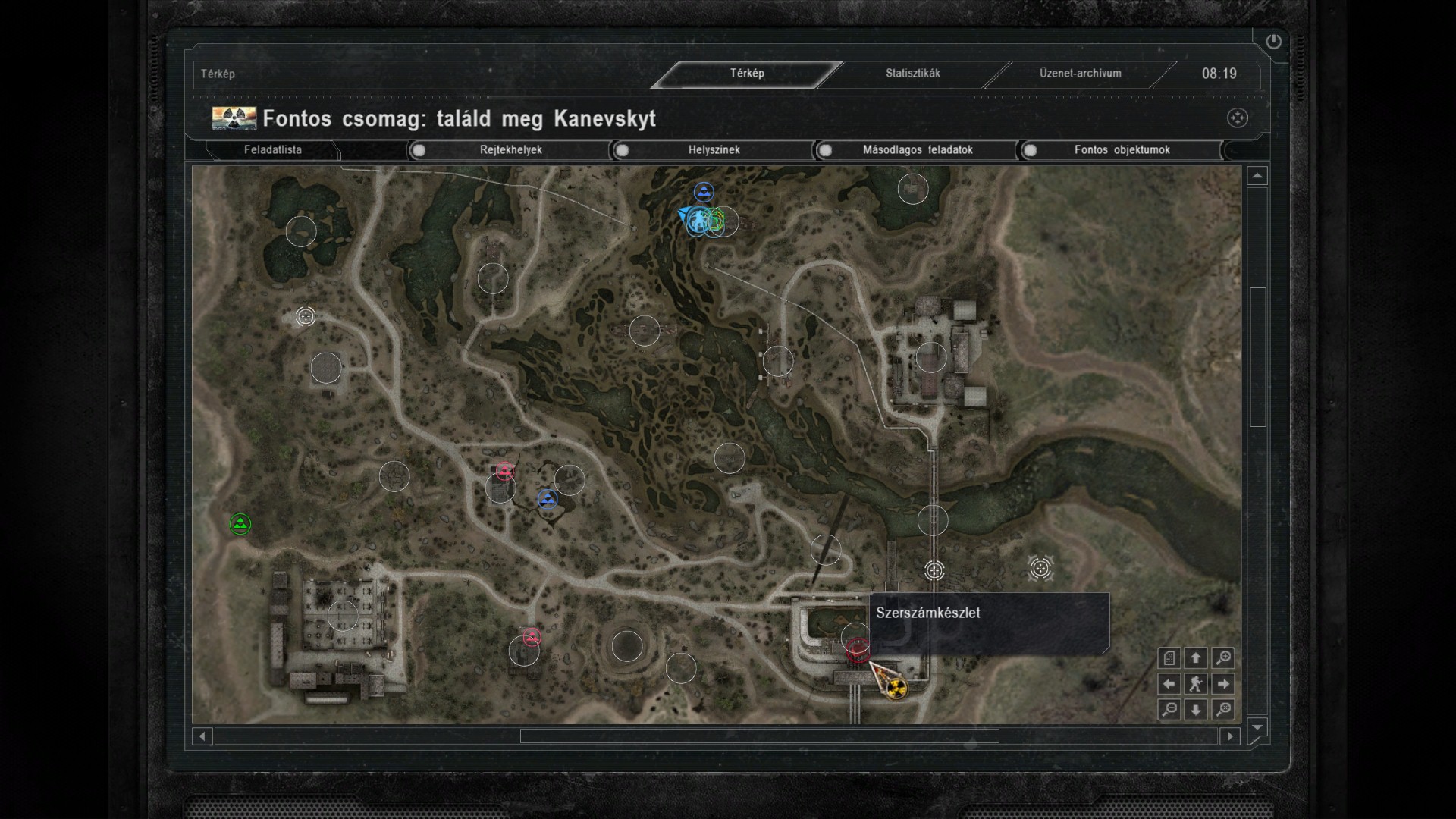Toggle the Másodlagos feladatok filter

826,150
